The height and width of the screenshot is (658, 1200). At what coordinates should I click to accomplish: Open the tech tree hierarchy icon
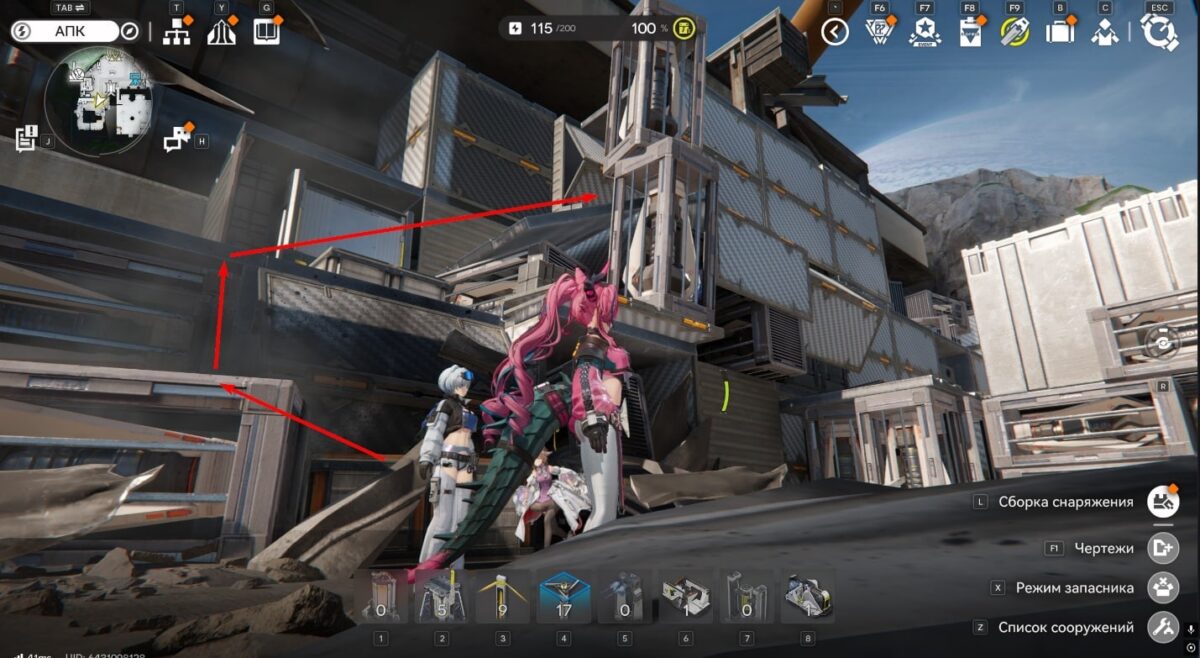pyautogui.click(x=177, y=31)
